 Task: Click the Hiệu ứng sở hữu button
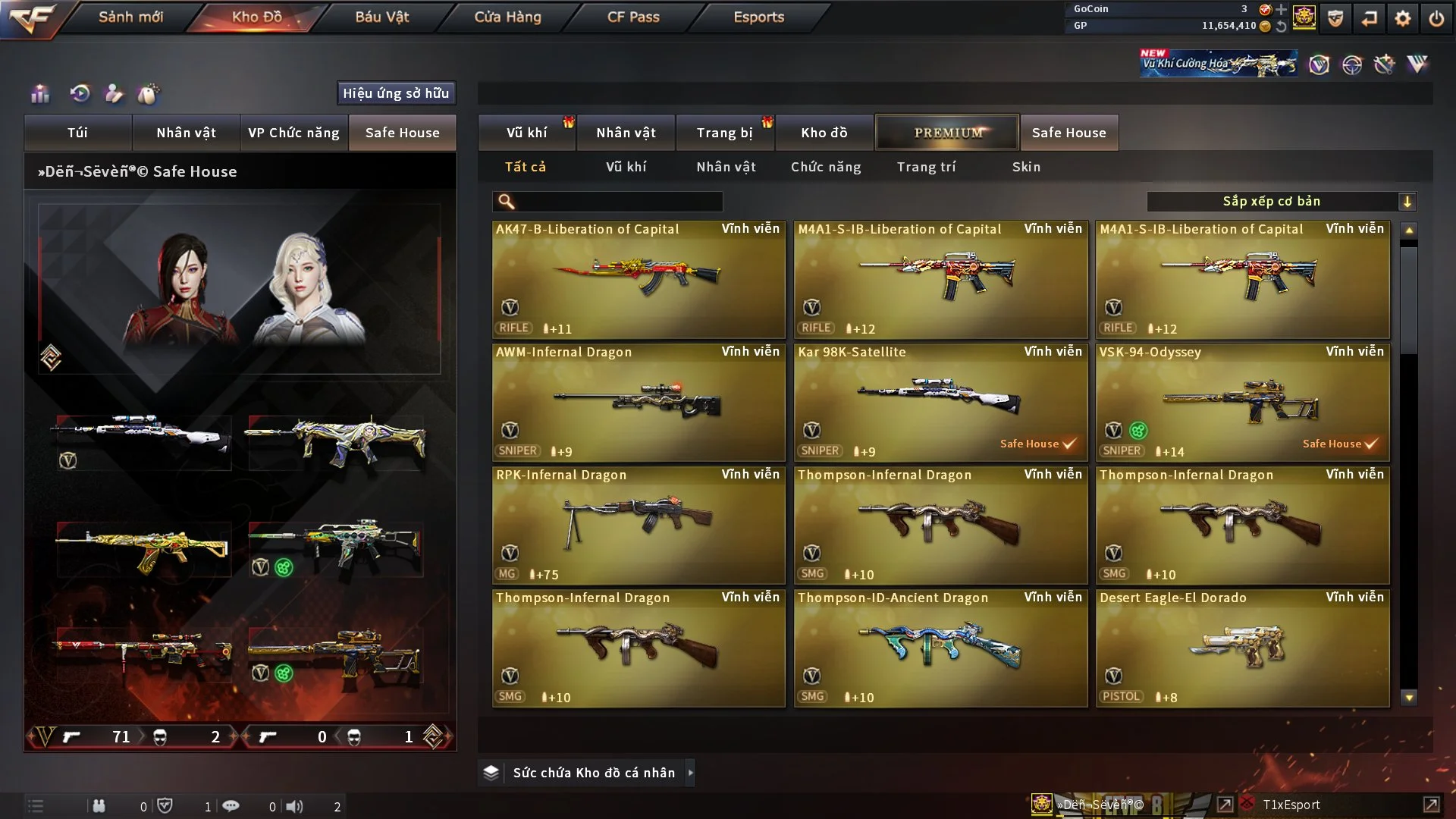point(396,93)
